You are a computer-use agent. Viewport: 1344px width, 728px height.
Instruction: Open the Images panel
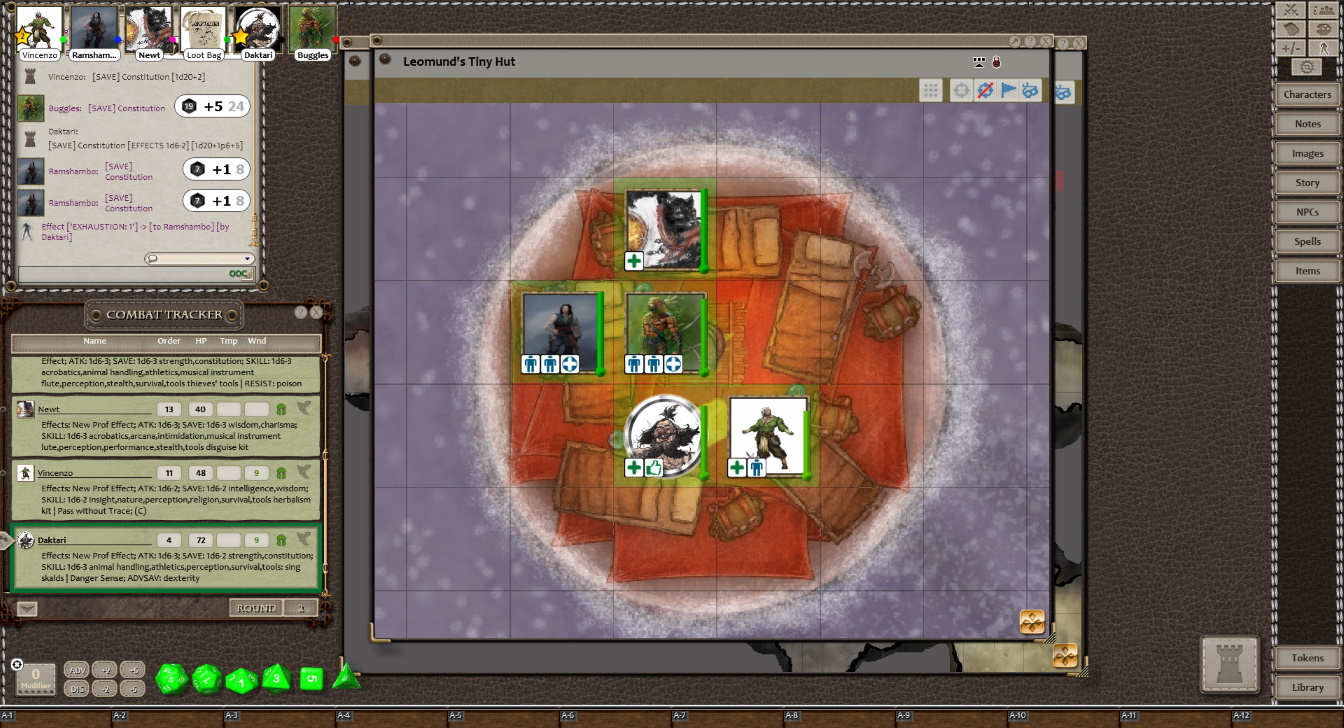point(1307,154)
